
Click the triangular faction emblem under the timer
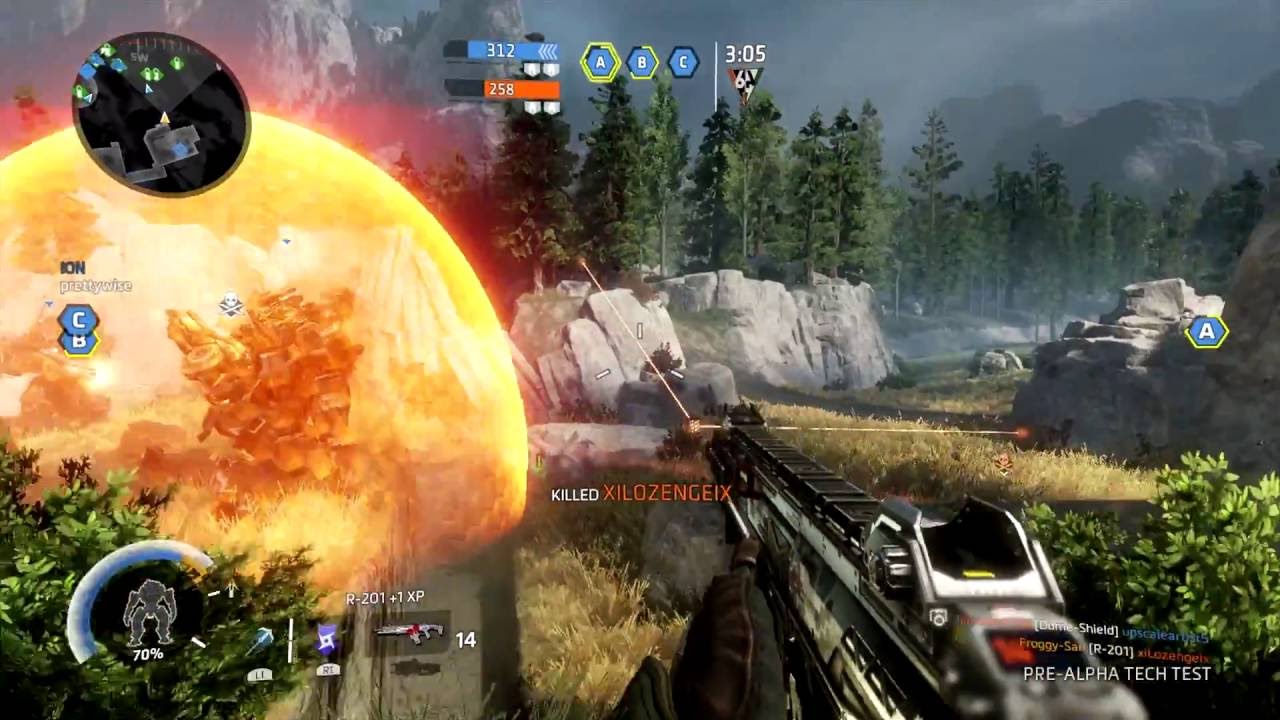(744, 83)
